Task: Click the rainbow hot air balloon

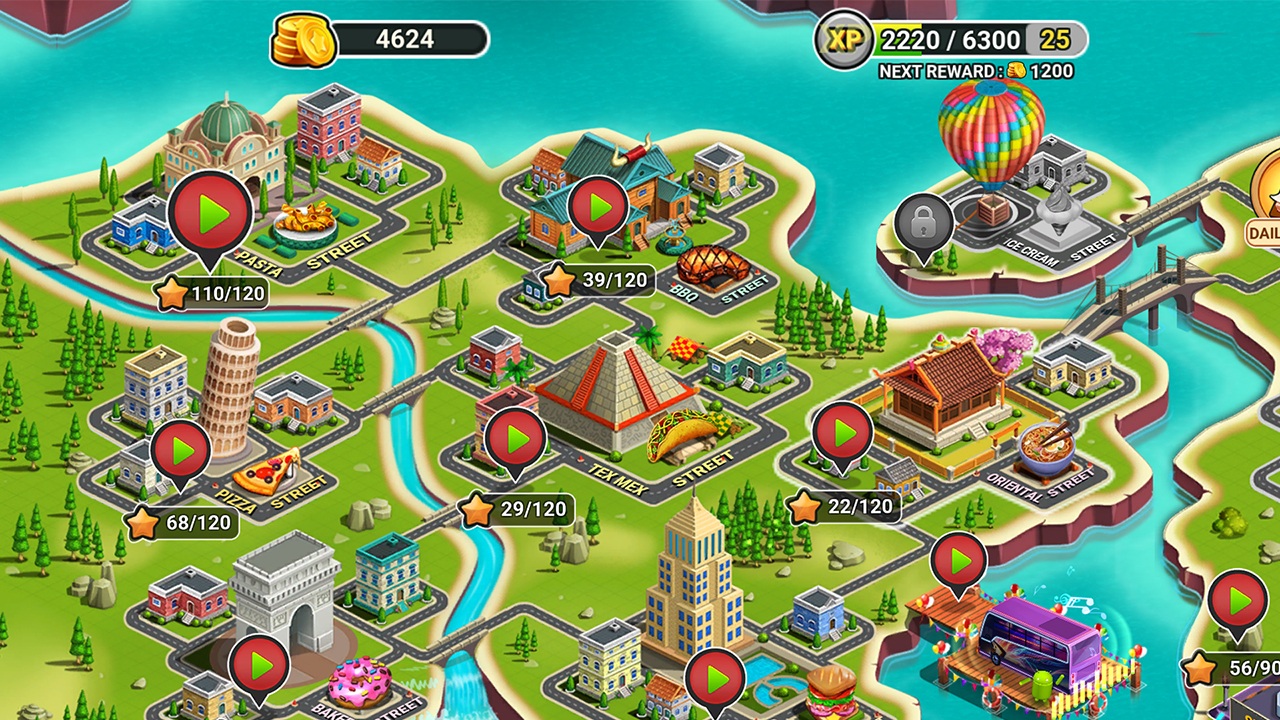Action: tap(992, 135)
